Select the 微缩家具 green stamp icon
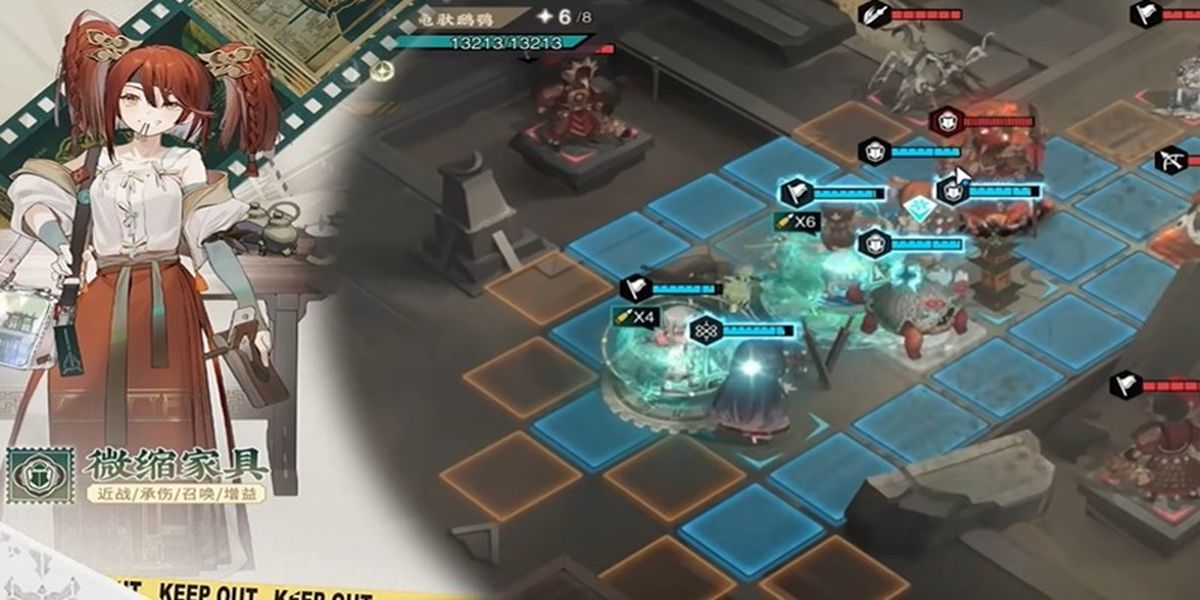The width and height of the screenshot is (1200, 600). coord(40,475)
